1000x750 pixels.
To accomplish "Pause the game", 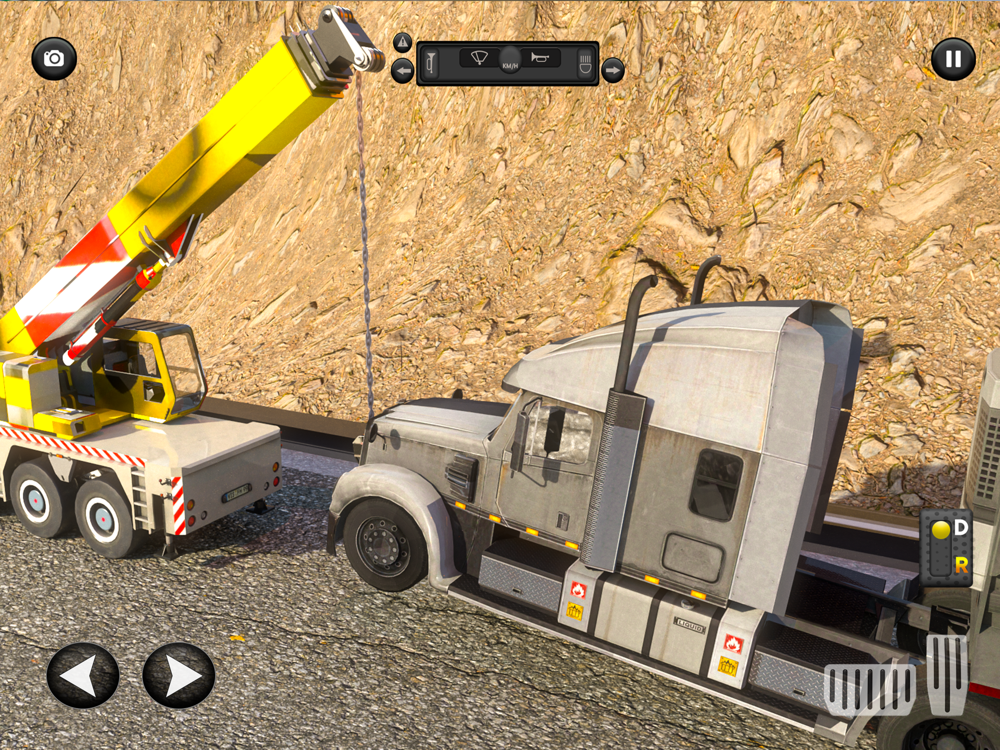I will coord(953,59).
